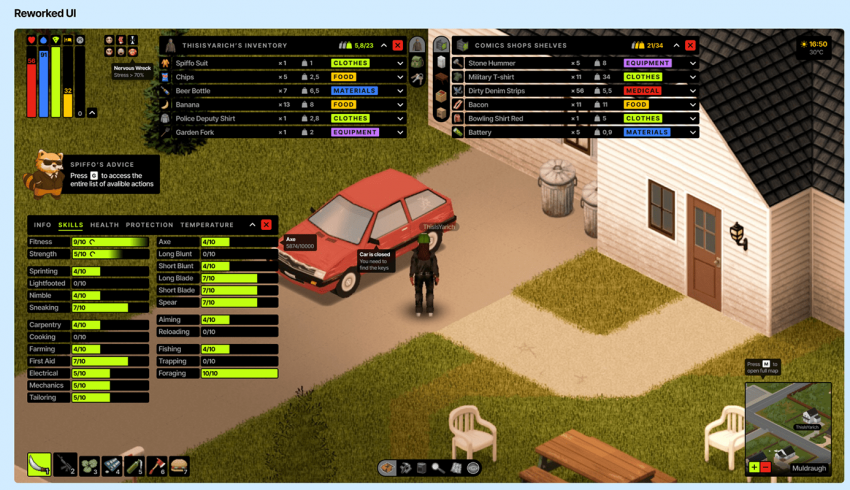This screenshot has height=490, width=850.
Task: Collapse the Comics Shops Shelves panel arrow
Action: coord(676,45)
